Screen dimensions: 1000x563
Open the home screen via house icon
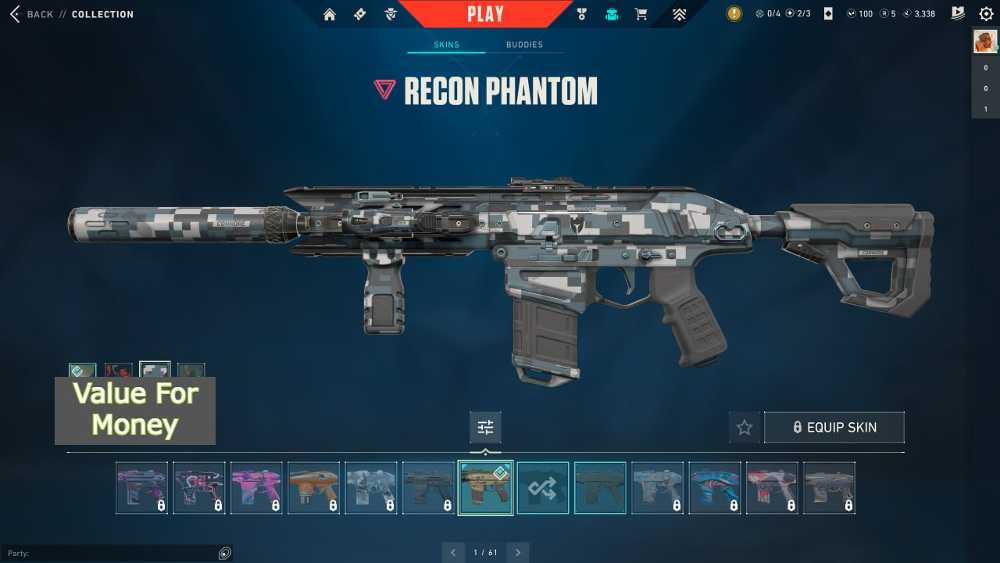click(329, 14)
